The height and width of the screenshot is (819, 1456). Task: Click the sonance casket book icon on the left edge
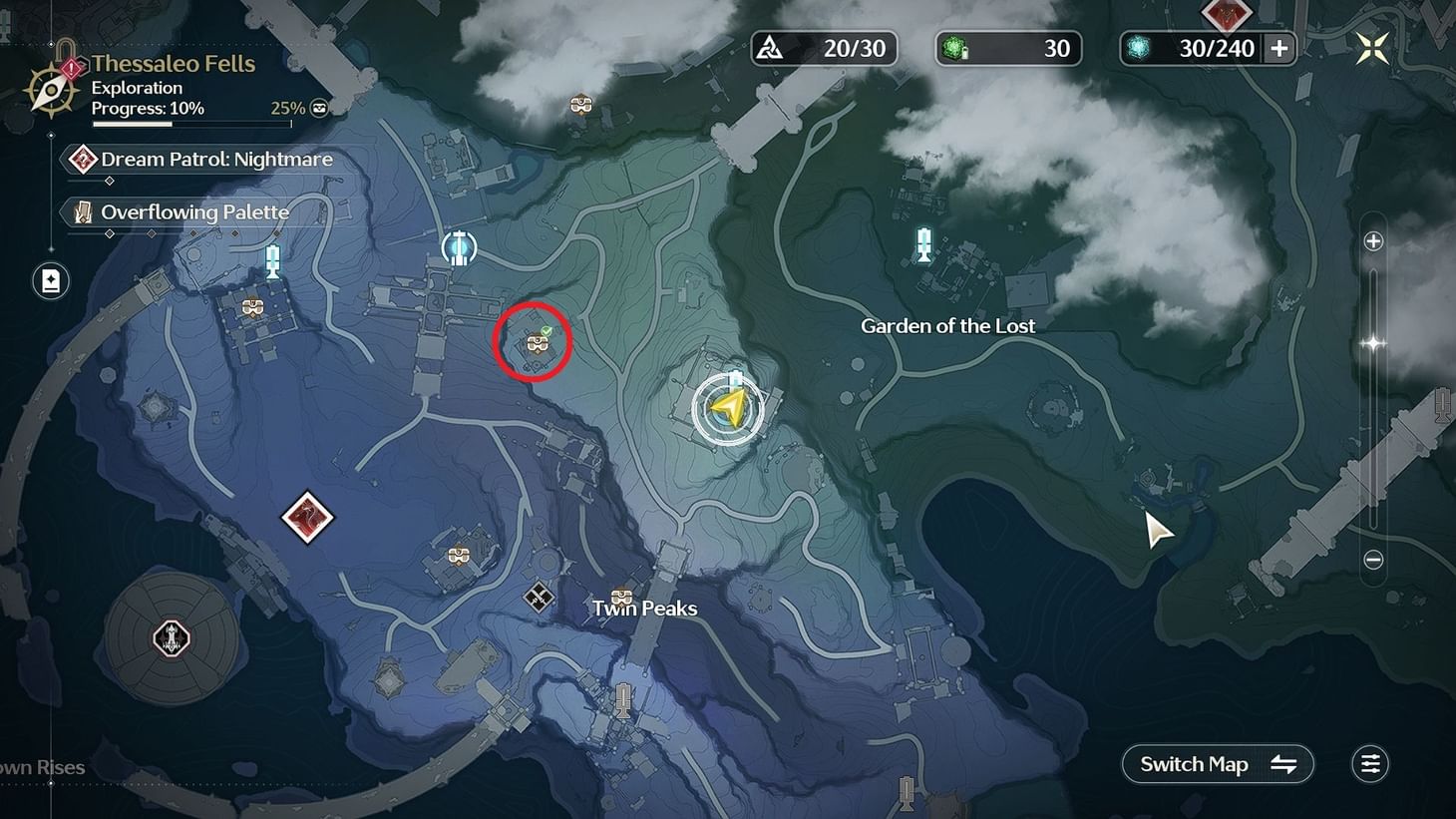[50, 281]
